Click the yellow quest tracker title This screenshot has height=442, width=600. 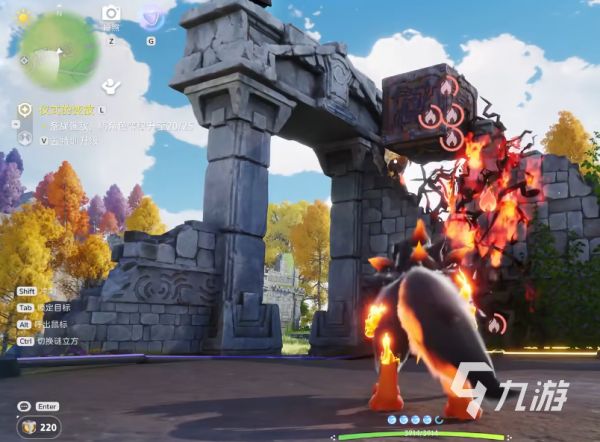point(65,109)
